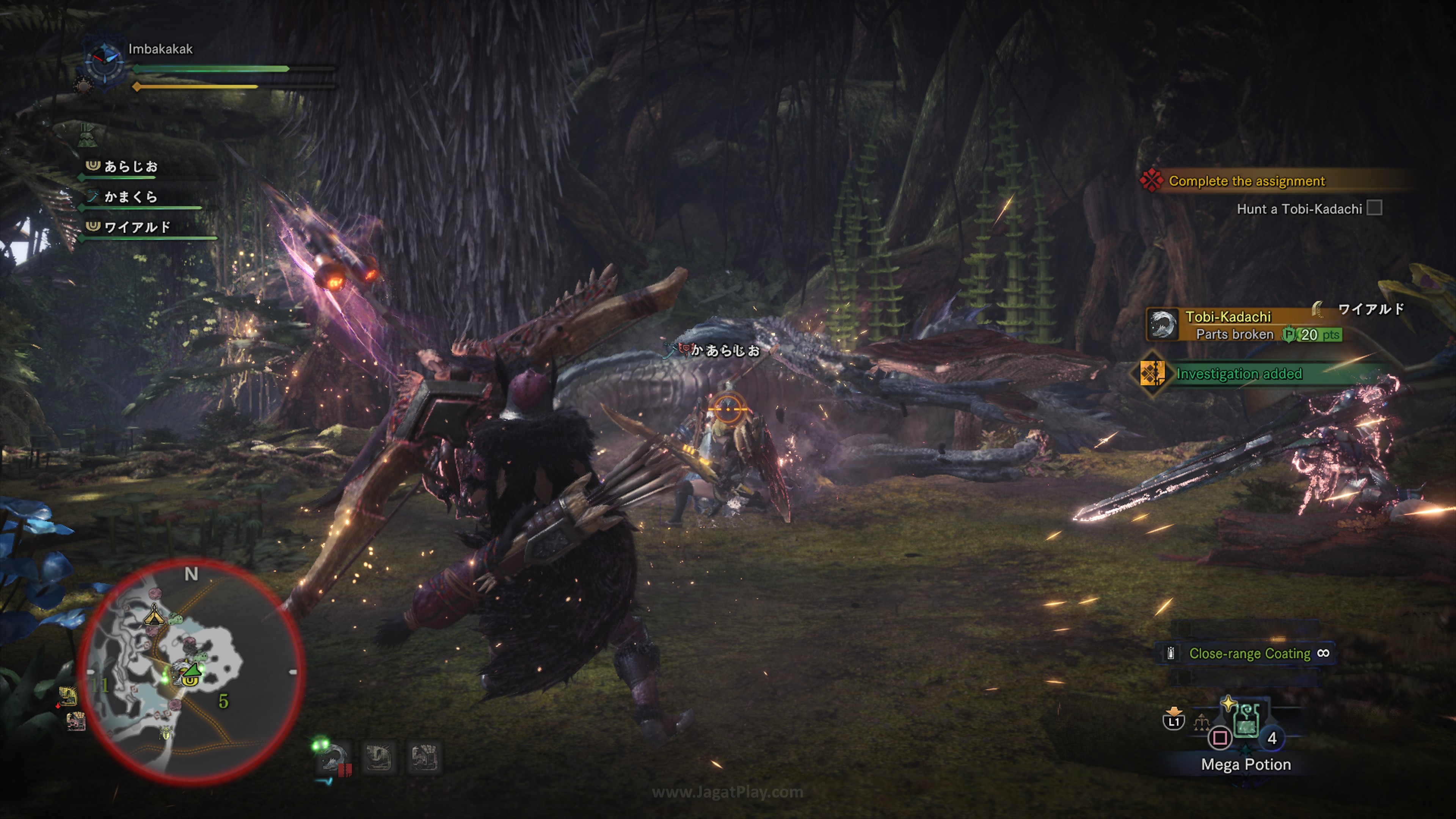Click the green player arrow on minimap
1456x819 pixels.
pos(193,670)
